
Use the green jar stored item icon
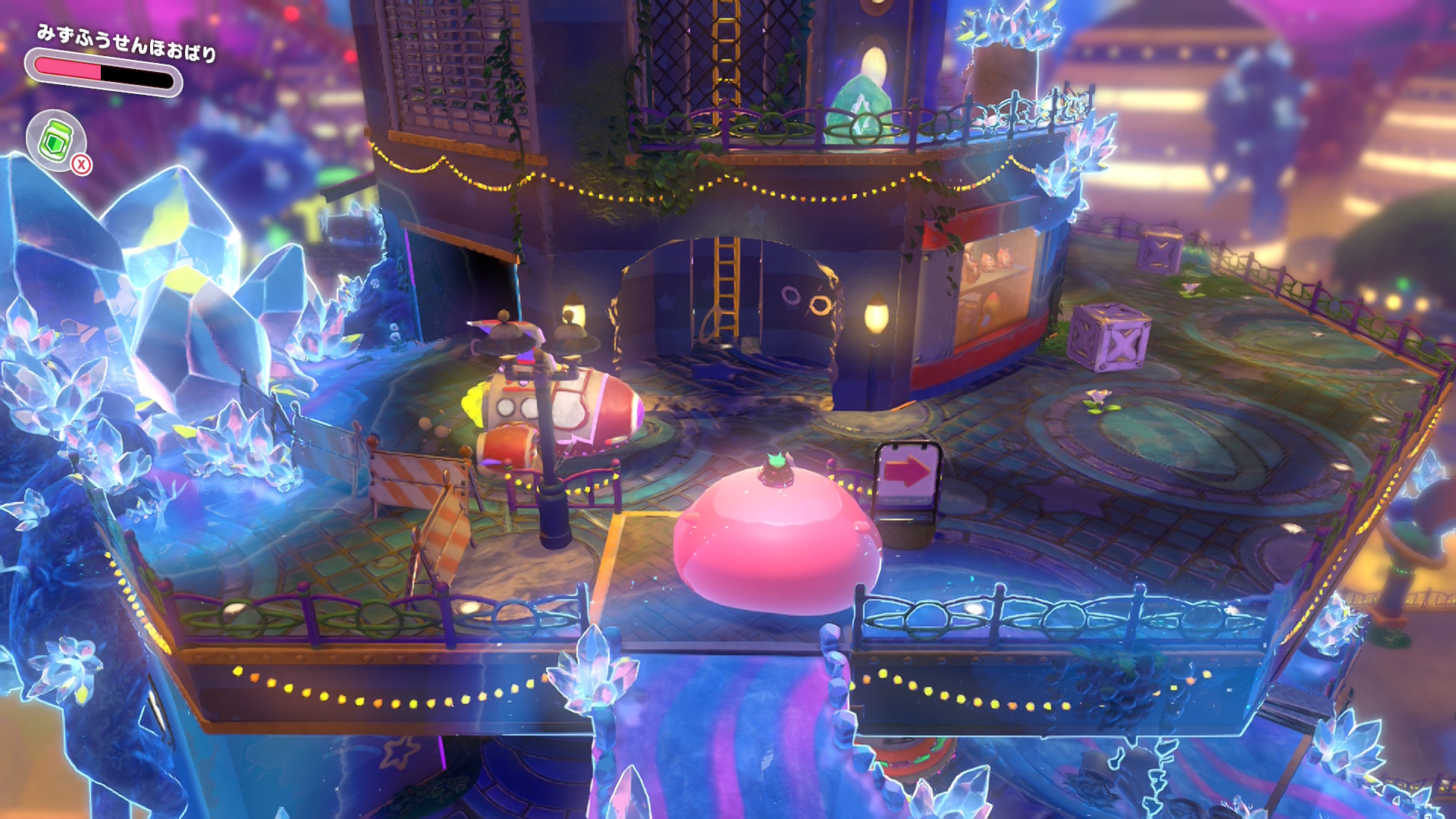tap(55, 140)
